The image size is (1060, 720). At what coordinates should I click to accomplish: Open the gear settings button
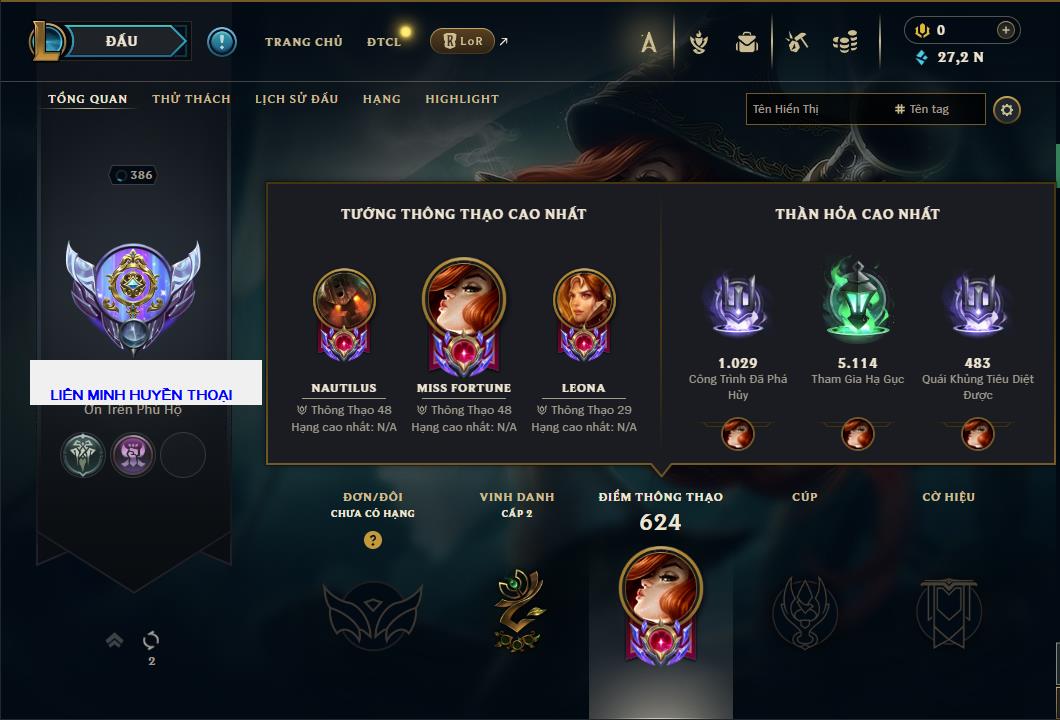click(1007, 109)
